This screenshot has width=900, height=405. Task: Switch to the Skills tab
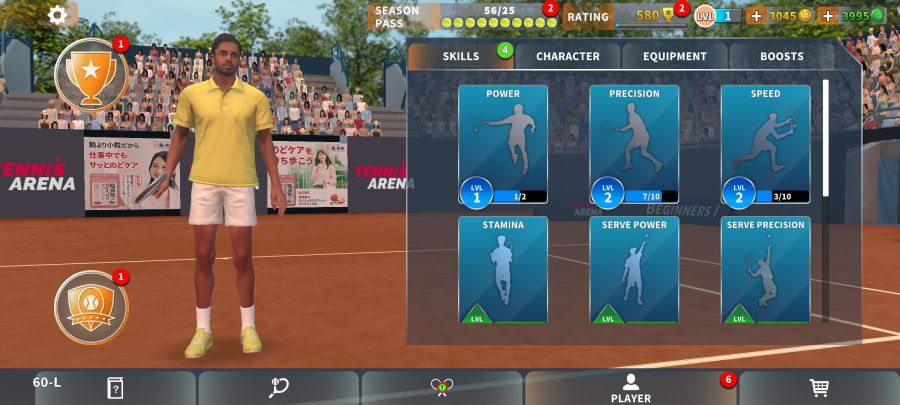click(x=461, y=56)
